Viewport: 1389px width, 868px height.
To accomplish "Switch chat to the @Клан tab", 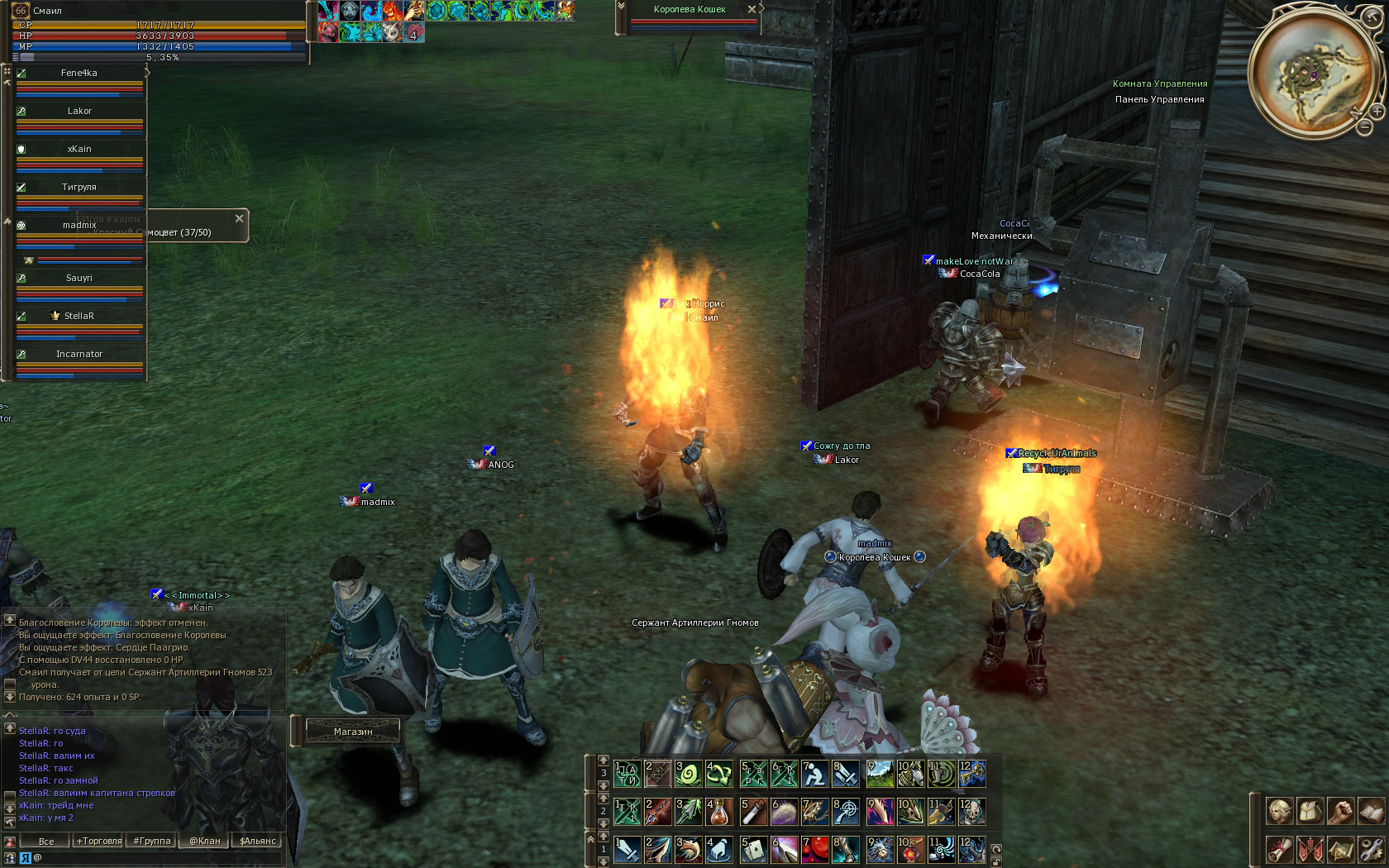I will (205, 841).
